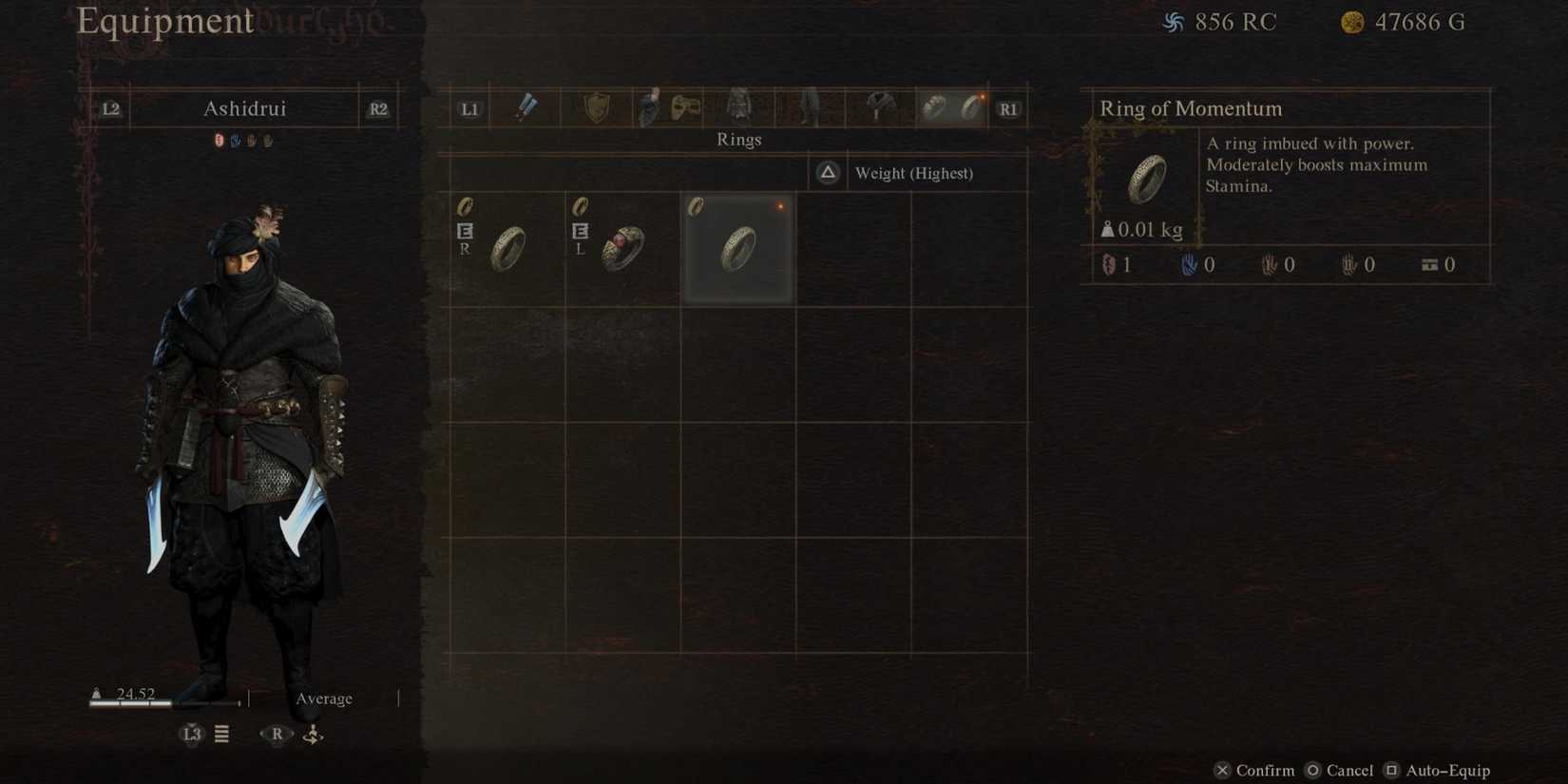This screenshot has height=784, width=1568.
Task: Select the pawn named Ashidrui
Action: tap(244, 107)
